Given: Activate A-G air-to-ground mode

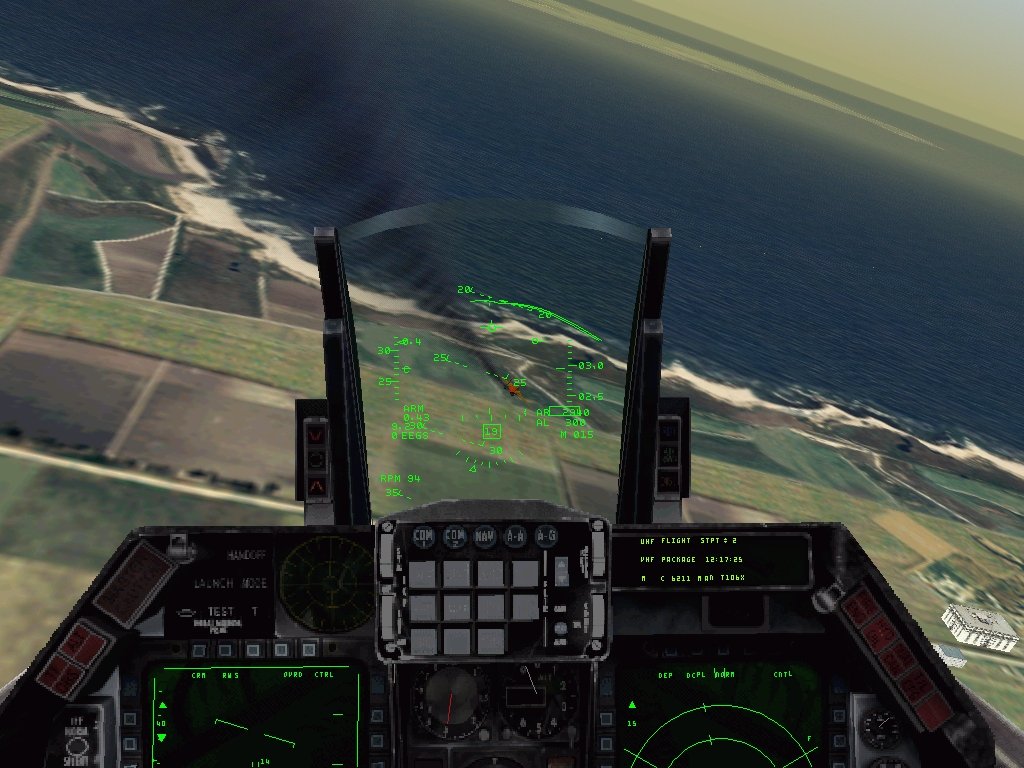Looking at the screenshot, I should [546, 537].
